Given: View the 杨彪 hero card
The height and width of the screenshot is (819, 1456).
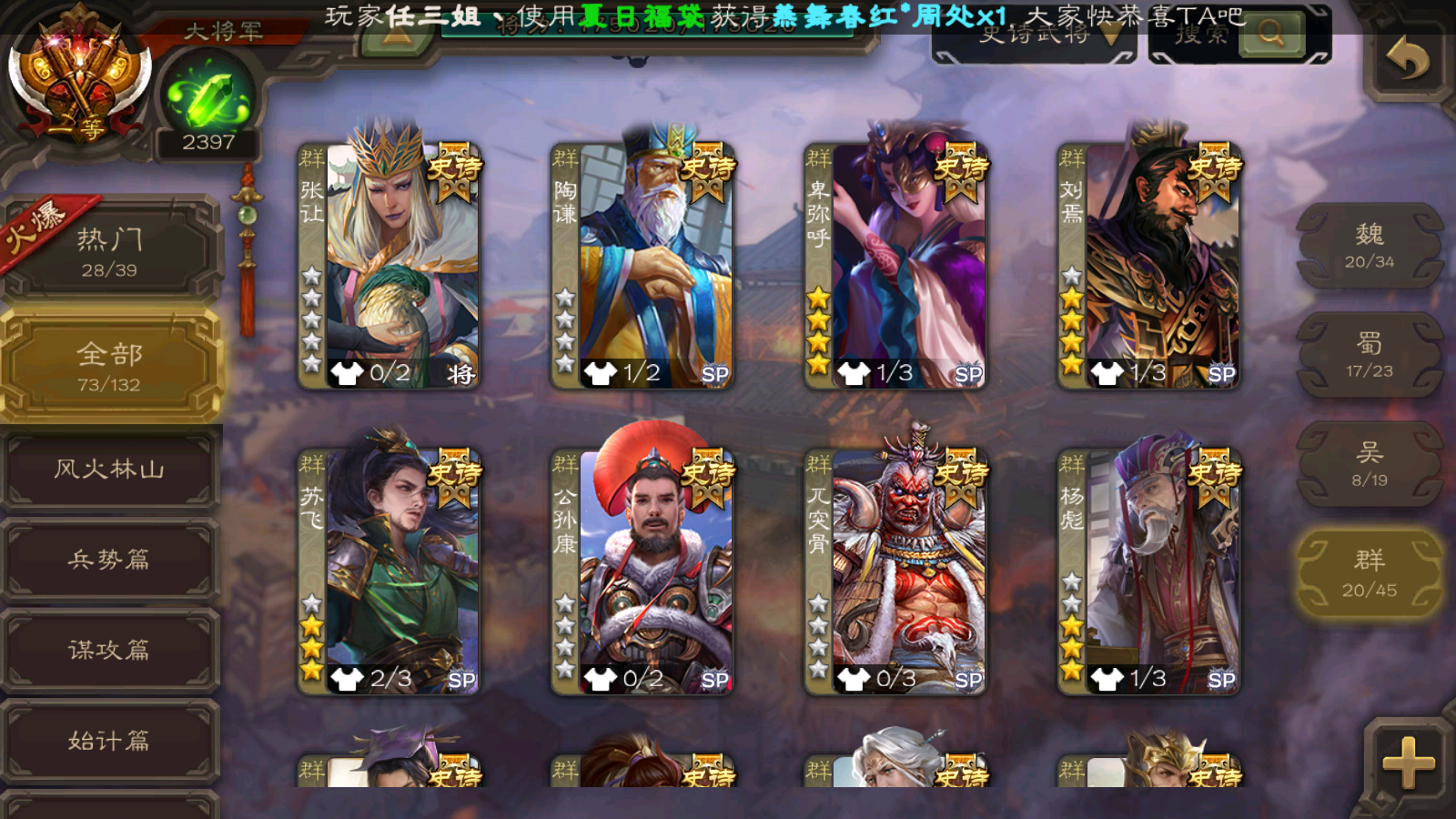Looking at the screenshot, I should (1148, 571).
